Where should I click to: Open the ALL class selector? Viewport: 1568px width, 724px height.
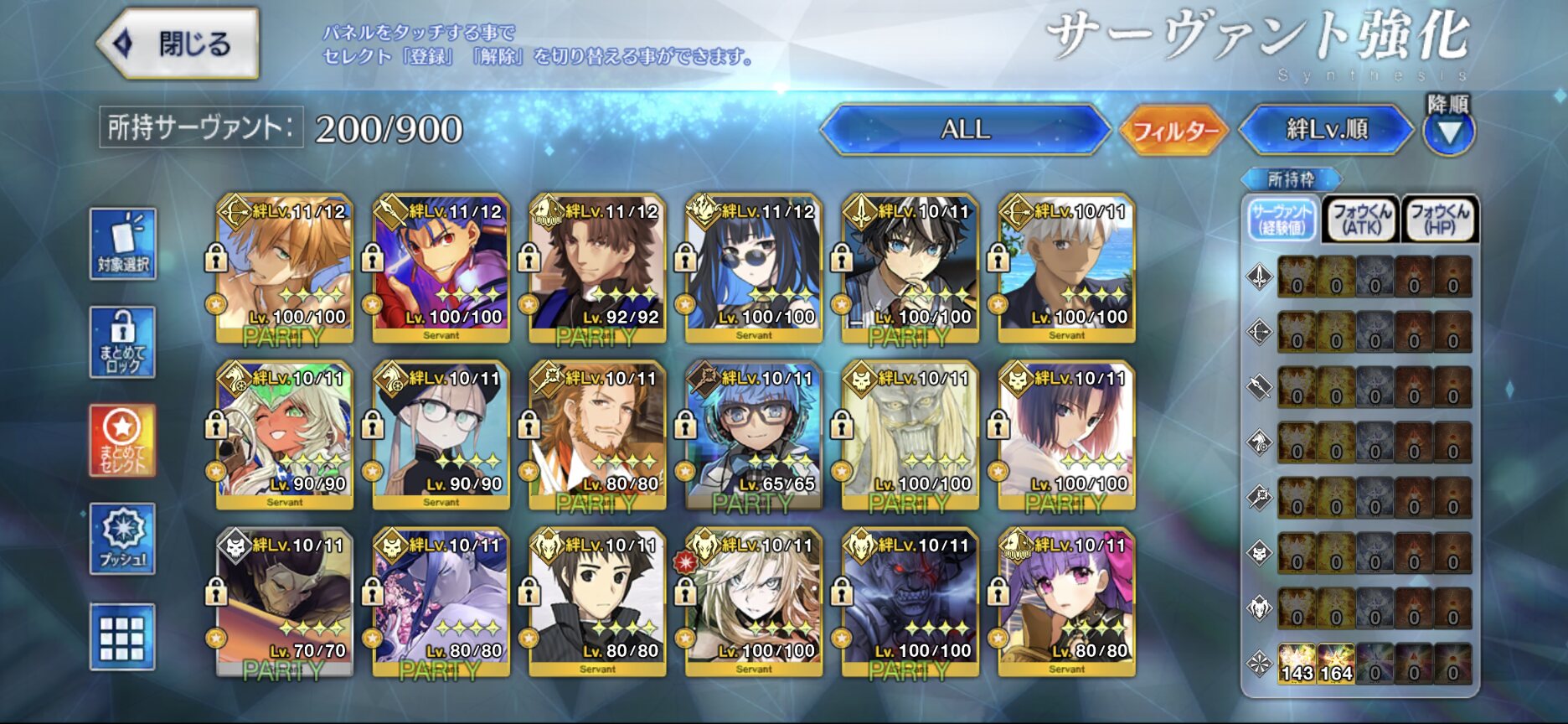coord(965,130)
